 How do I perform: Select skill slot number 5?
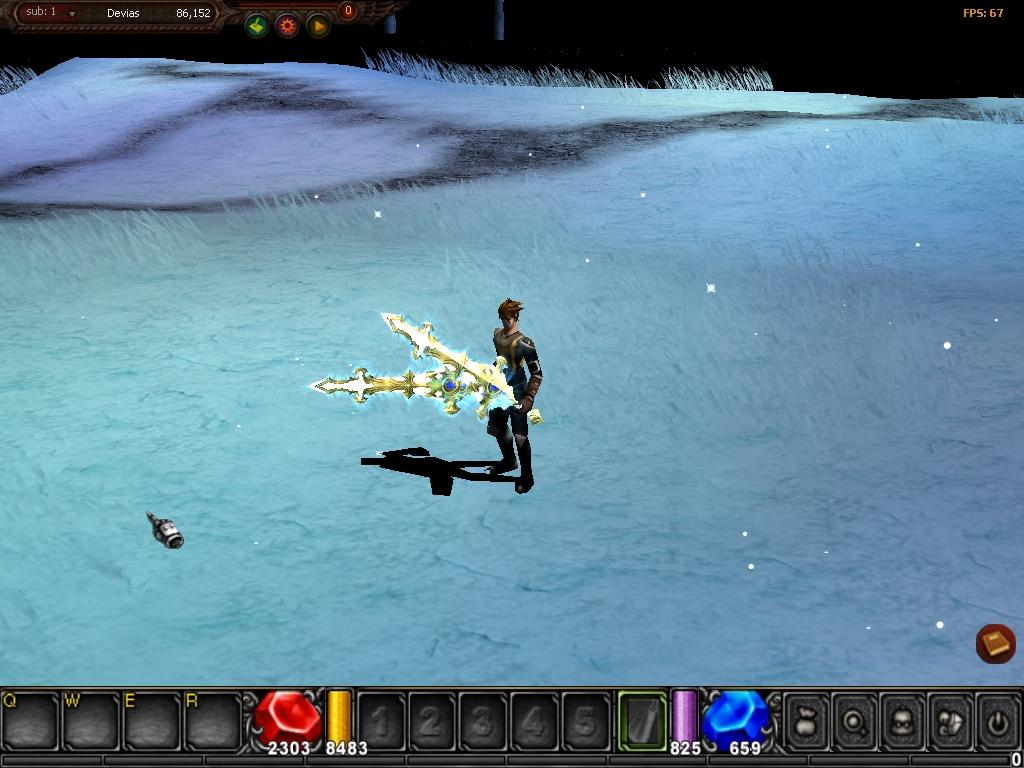[586, 720]
